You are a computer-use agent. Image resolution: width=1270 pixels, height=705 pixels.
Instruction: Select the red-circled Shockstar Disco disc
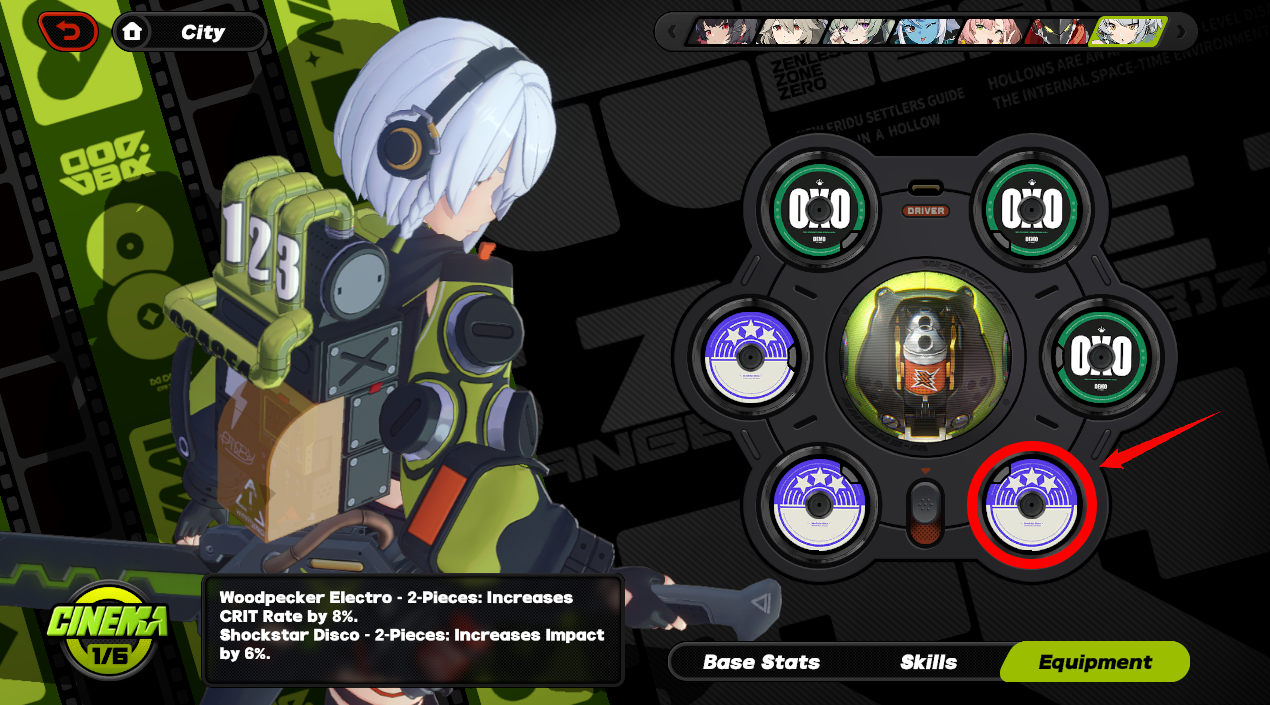coord(1031,505)
